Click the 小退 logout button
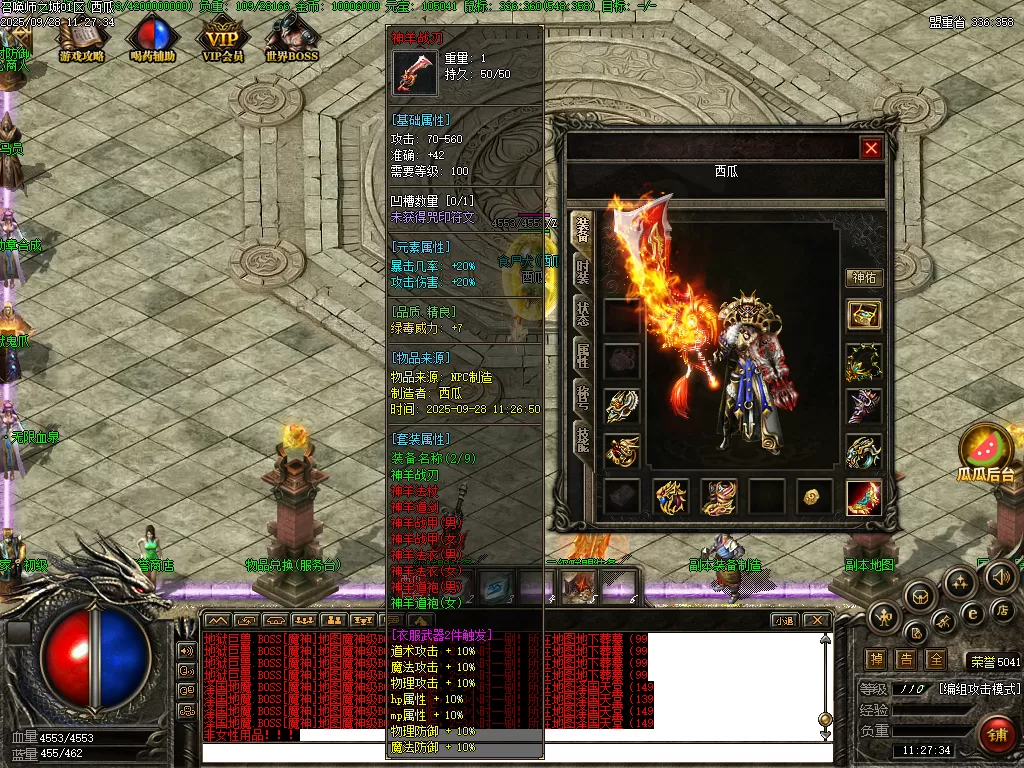 [785, 620]
